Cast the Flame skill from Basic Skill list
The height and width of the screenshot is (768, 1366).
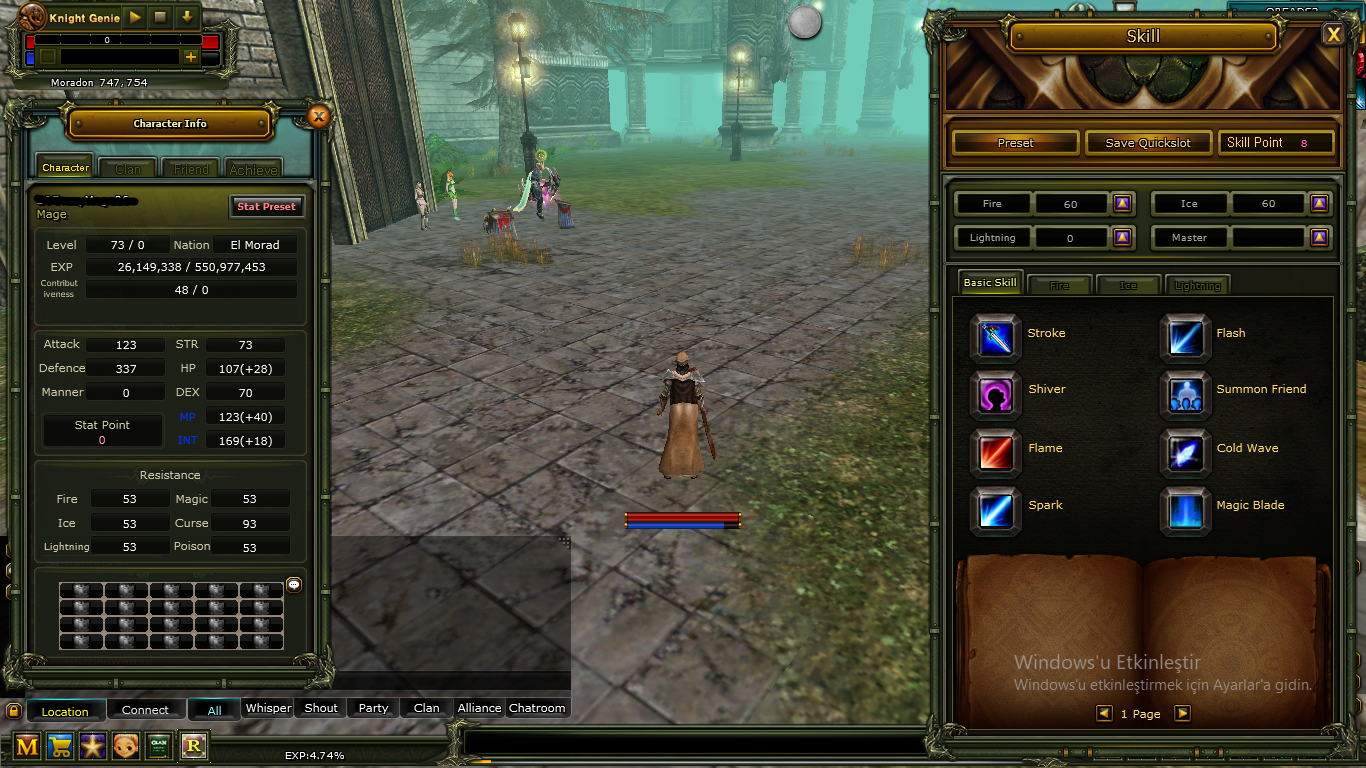point(995,453)
